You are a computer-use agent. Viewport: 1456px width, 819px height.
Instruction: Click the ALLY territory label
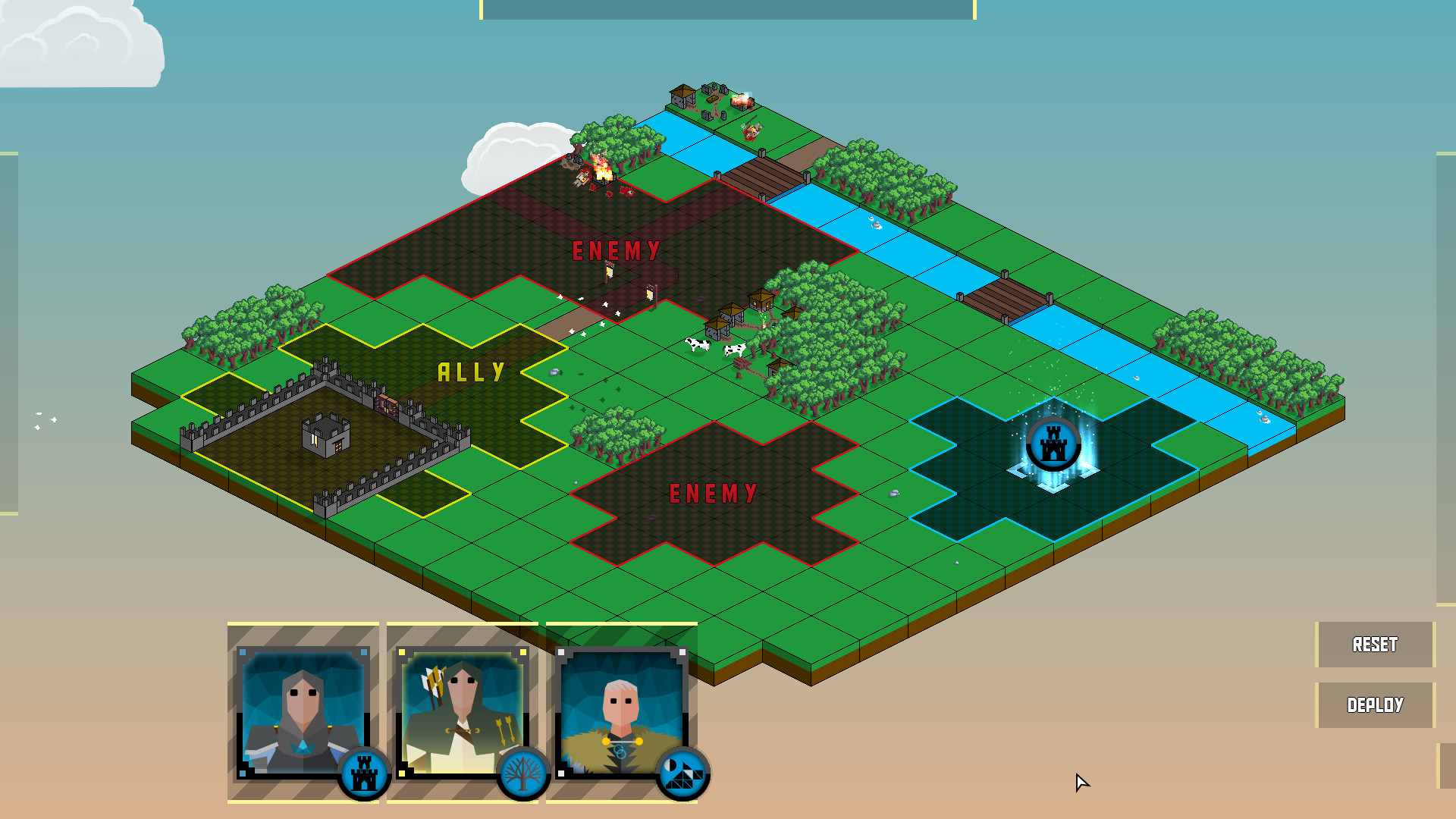469,371
